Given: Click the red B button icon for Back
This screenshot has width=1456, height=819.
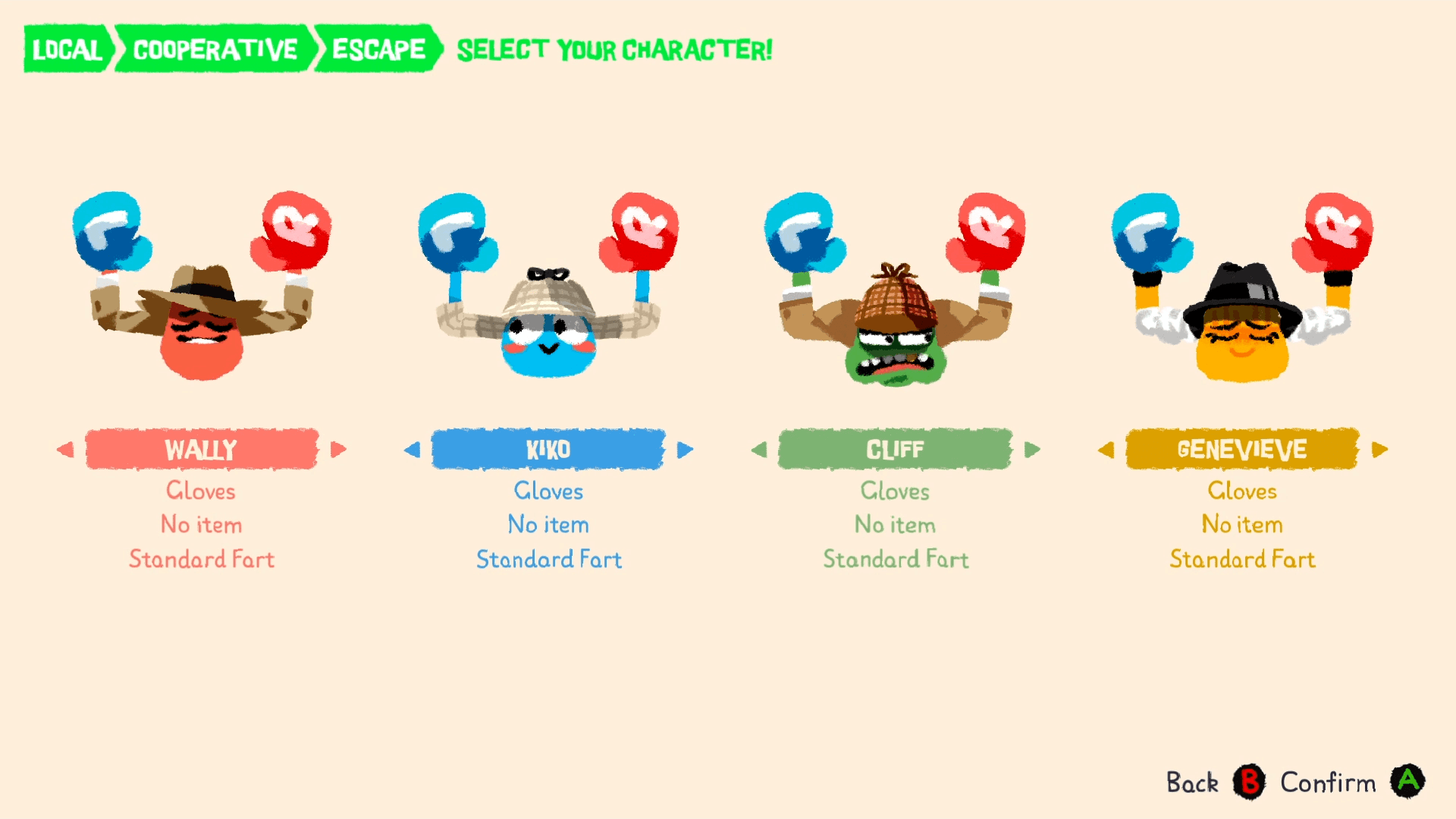Looking at the screenshot, I should tap(1251, 783).
